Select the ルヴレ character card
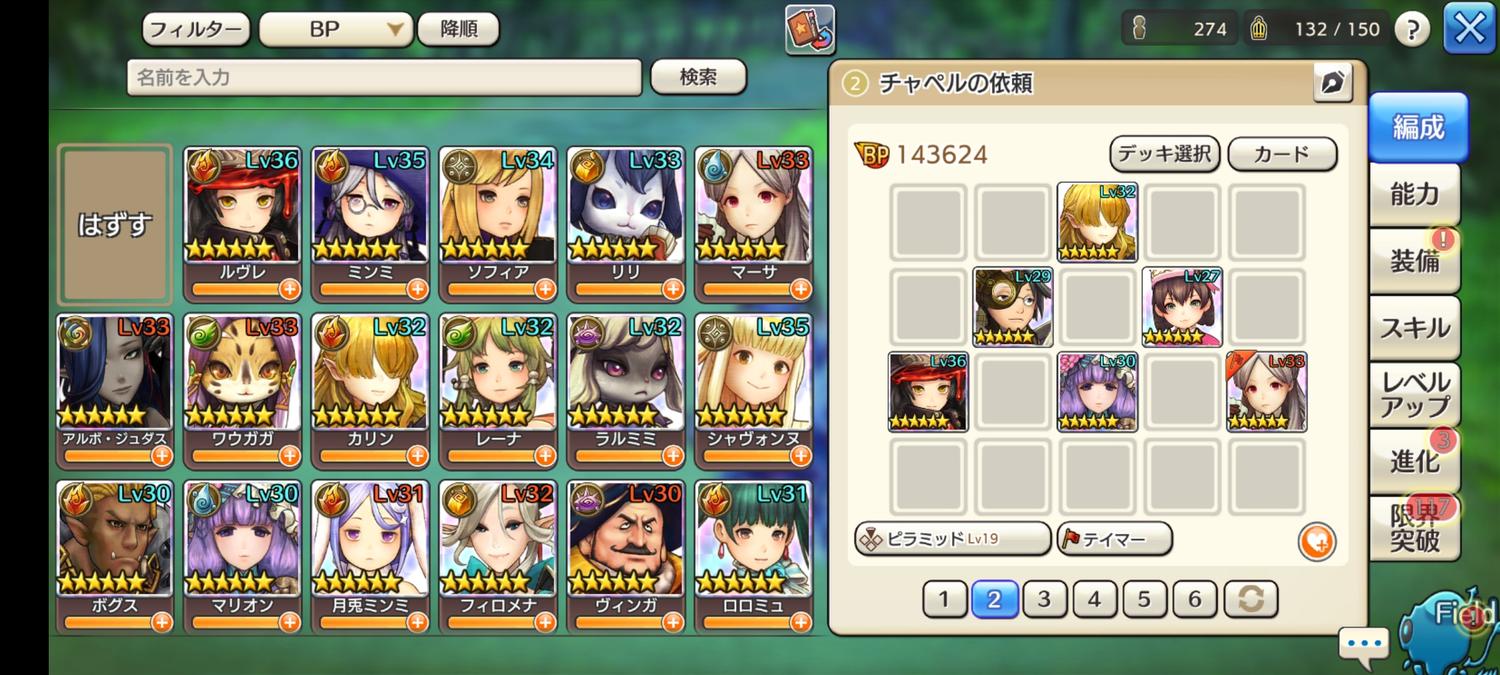The width and height of the screenshot is (1500, 675). tap(242, 222)
